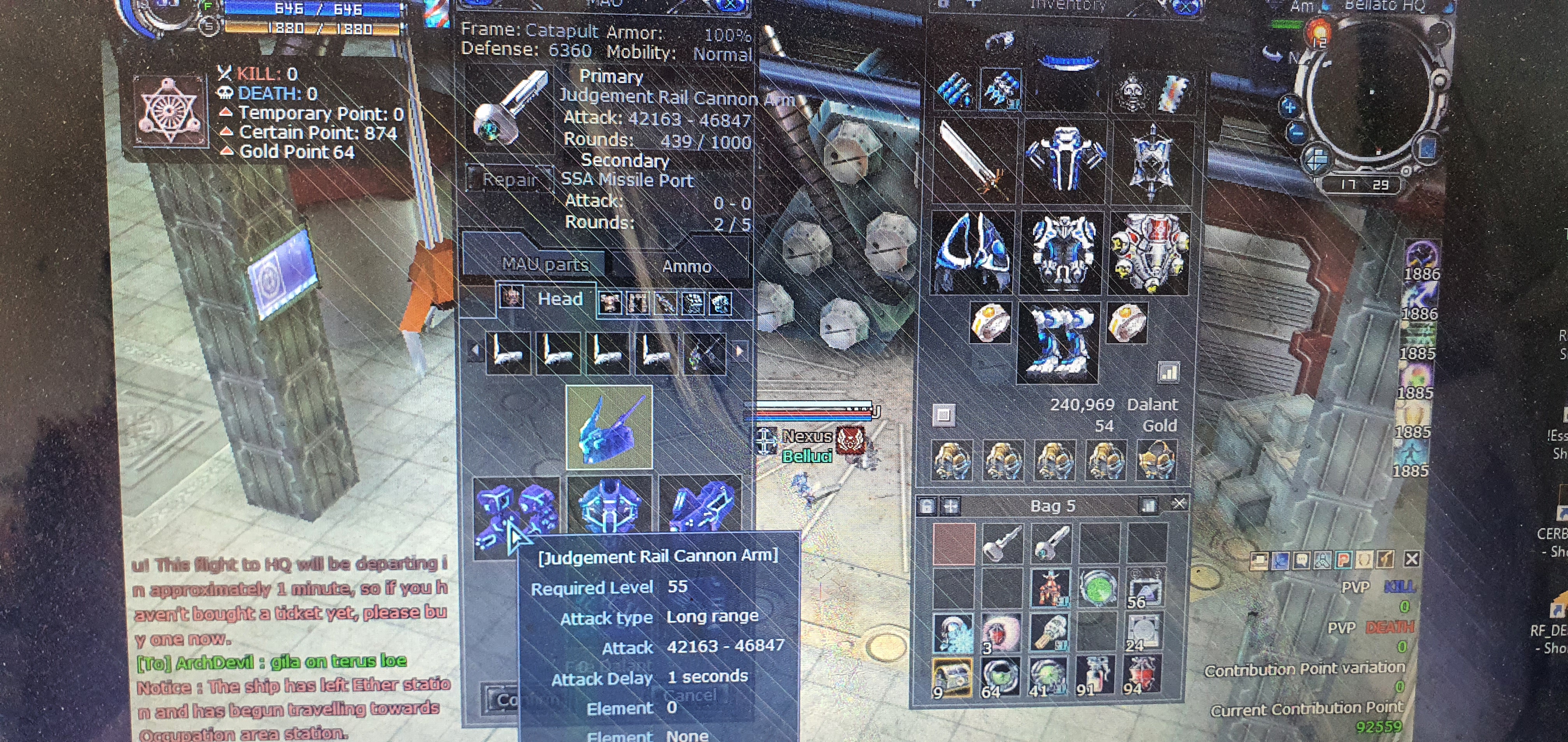Screen dimensions: 1568x742
Task: Click the Repair button in MAU window
Action: coord(509,180)
